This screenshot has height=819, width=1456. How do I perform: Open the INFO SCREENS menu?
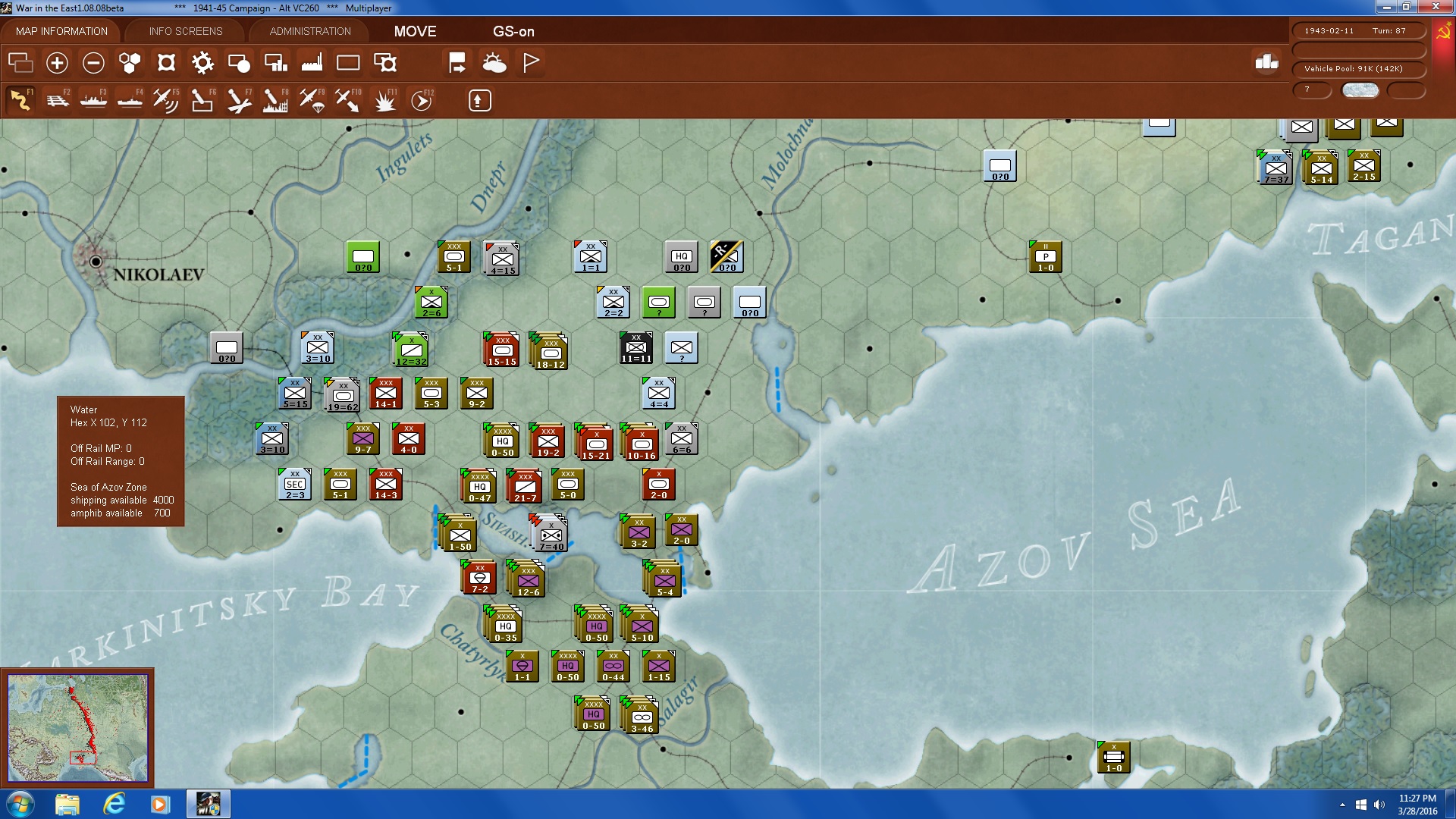[x=185, y=31]
